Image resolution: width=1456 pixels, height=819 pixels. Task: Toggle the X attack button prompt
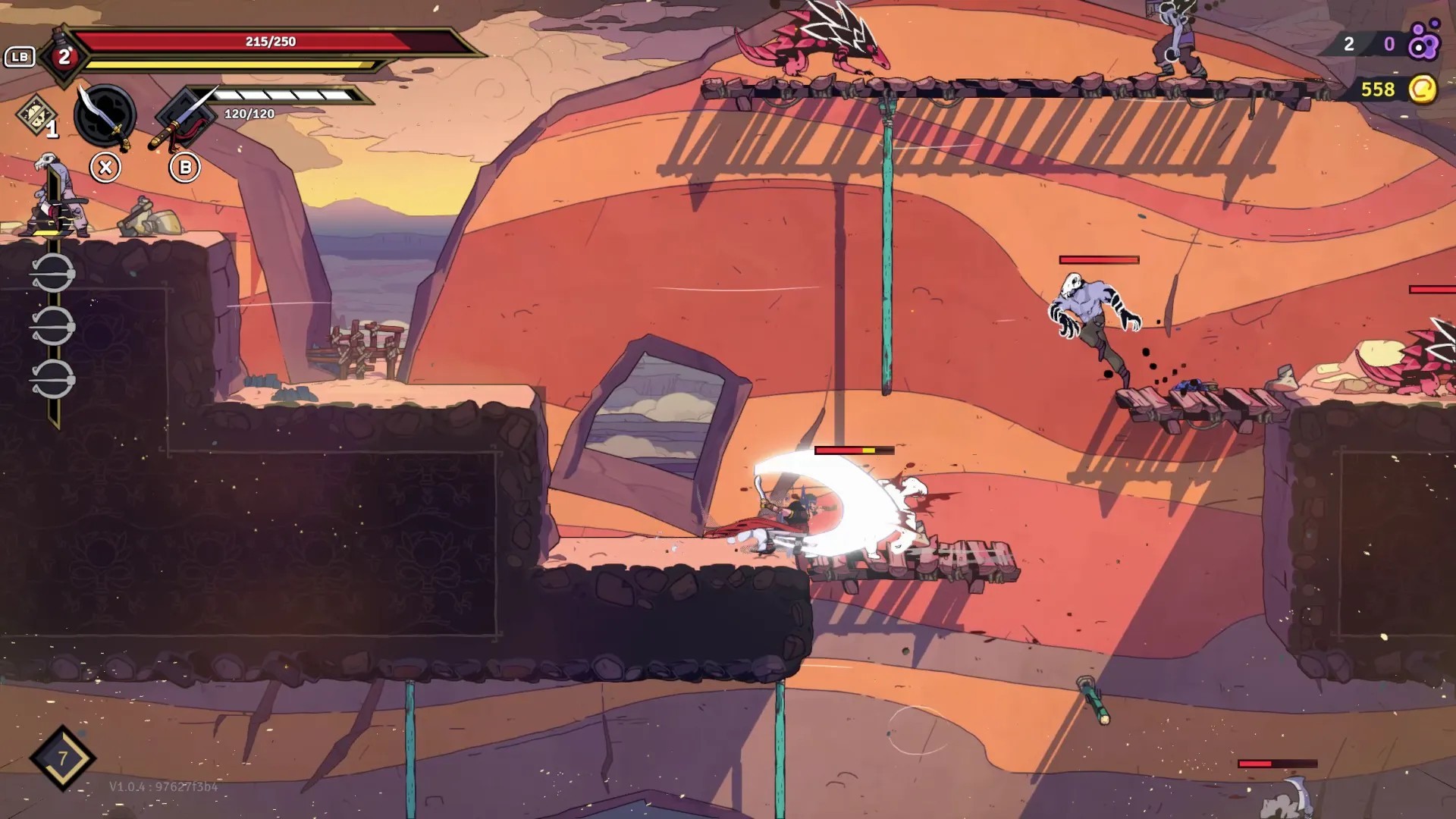107,167
